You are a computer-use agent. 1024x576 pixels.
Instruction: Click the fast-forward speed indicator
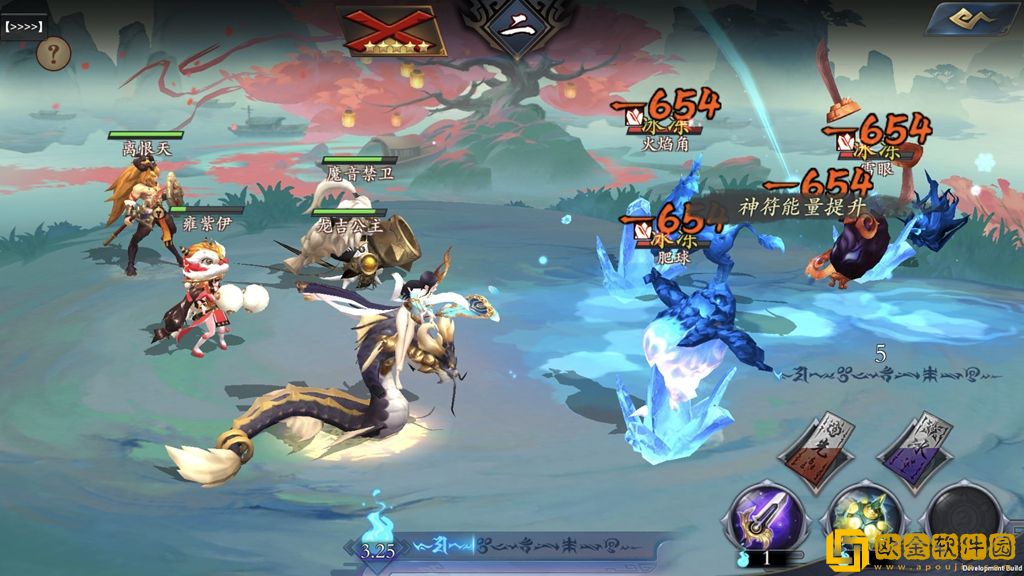coord(23,27)
